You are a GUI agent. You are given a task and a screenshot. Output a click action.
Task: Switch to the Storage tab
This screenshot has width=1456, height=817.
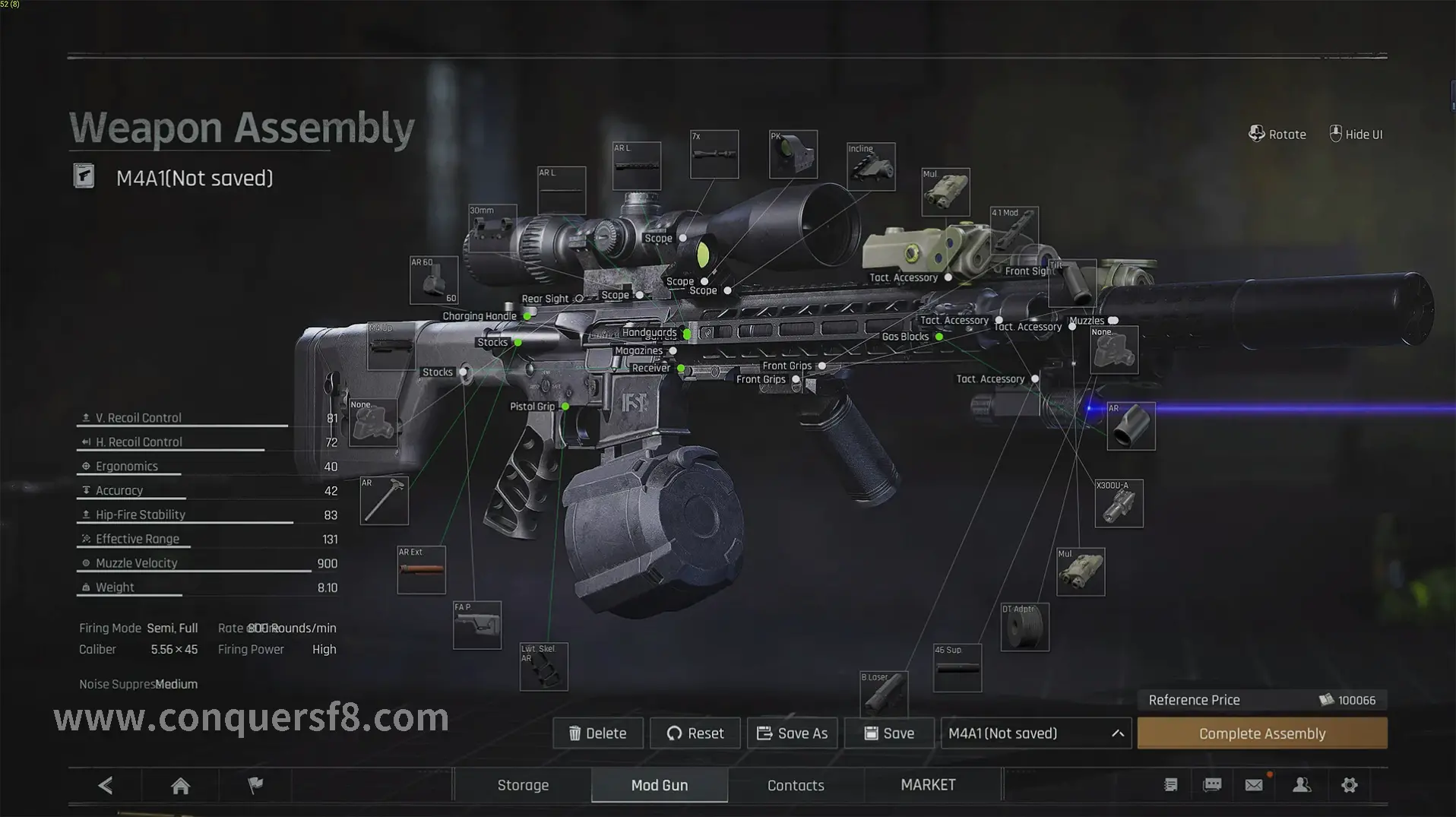pos(523,785)
